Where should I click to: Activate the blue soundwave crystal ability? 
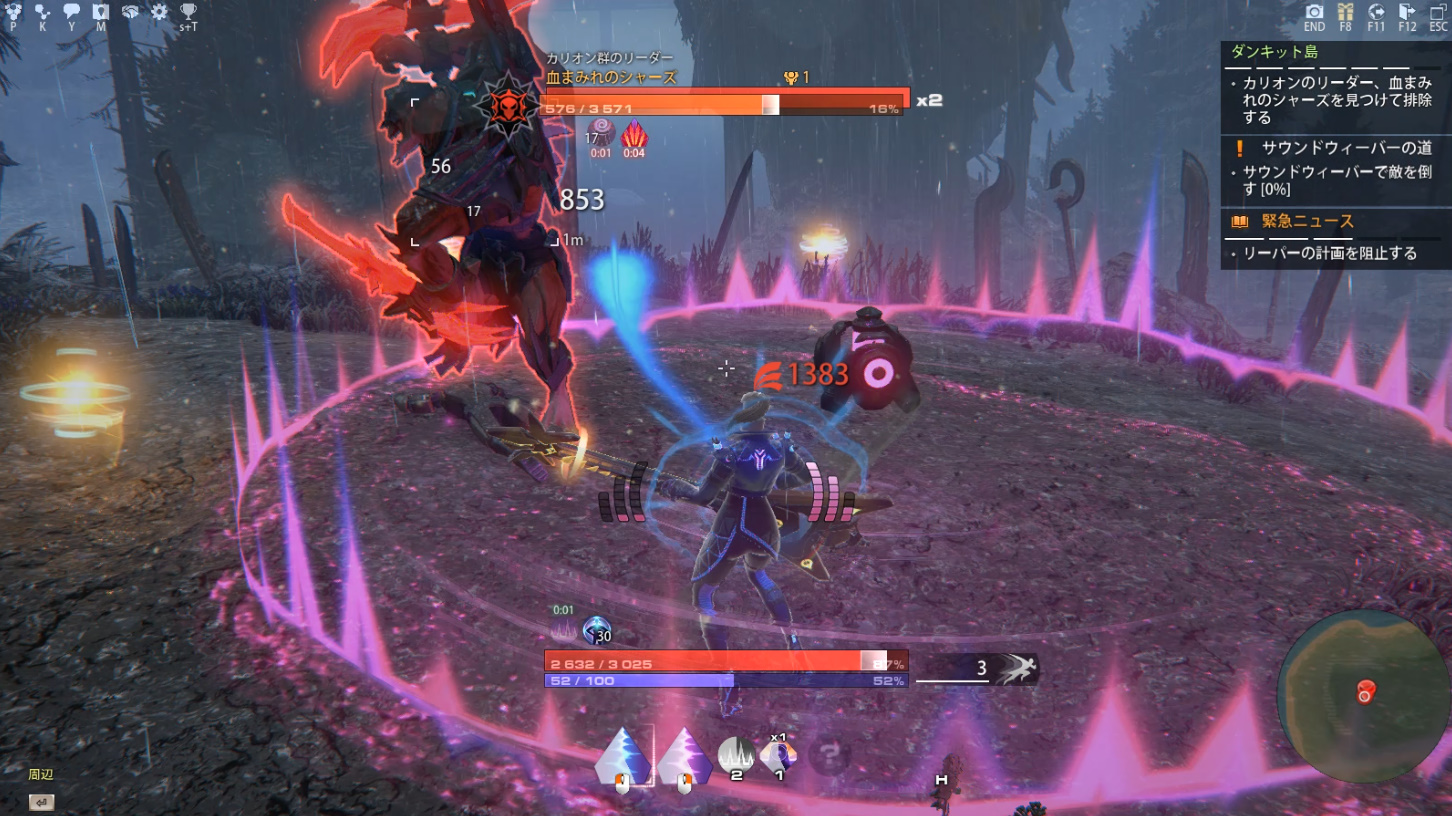622,757
